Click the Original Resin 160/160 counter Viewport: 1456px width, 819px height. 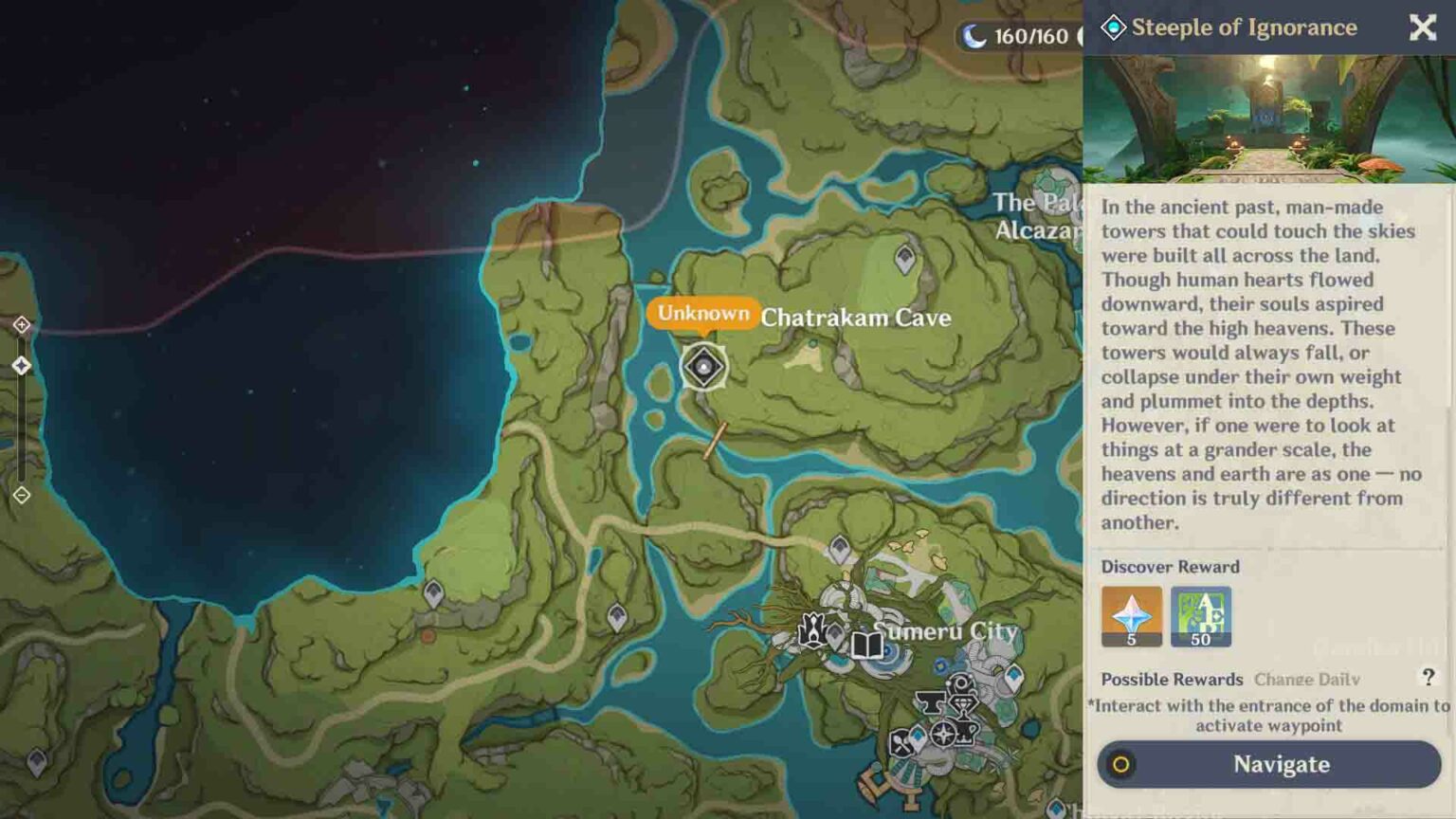click(x=1017, y=37)
